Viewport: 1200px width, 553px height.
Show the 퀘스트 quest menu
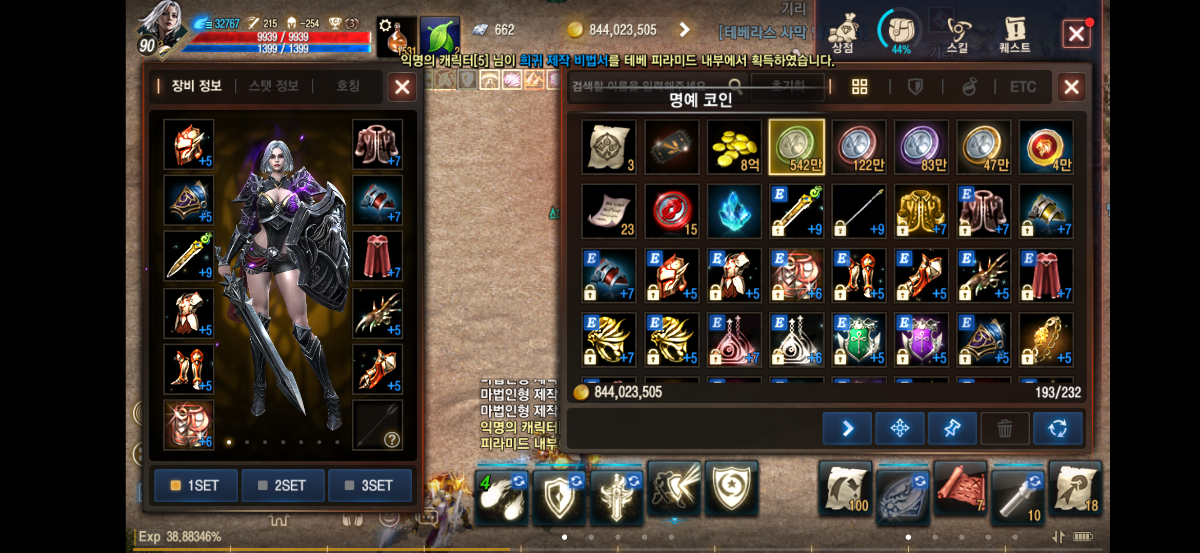[x=1015, y=33]
